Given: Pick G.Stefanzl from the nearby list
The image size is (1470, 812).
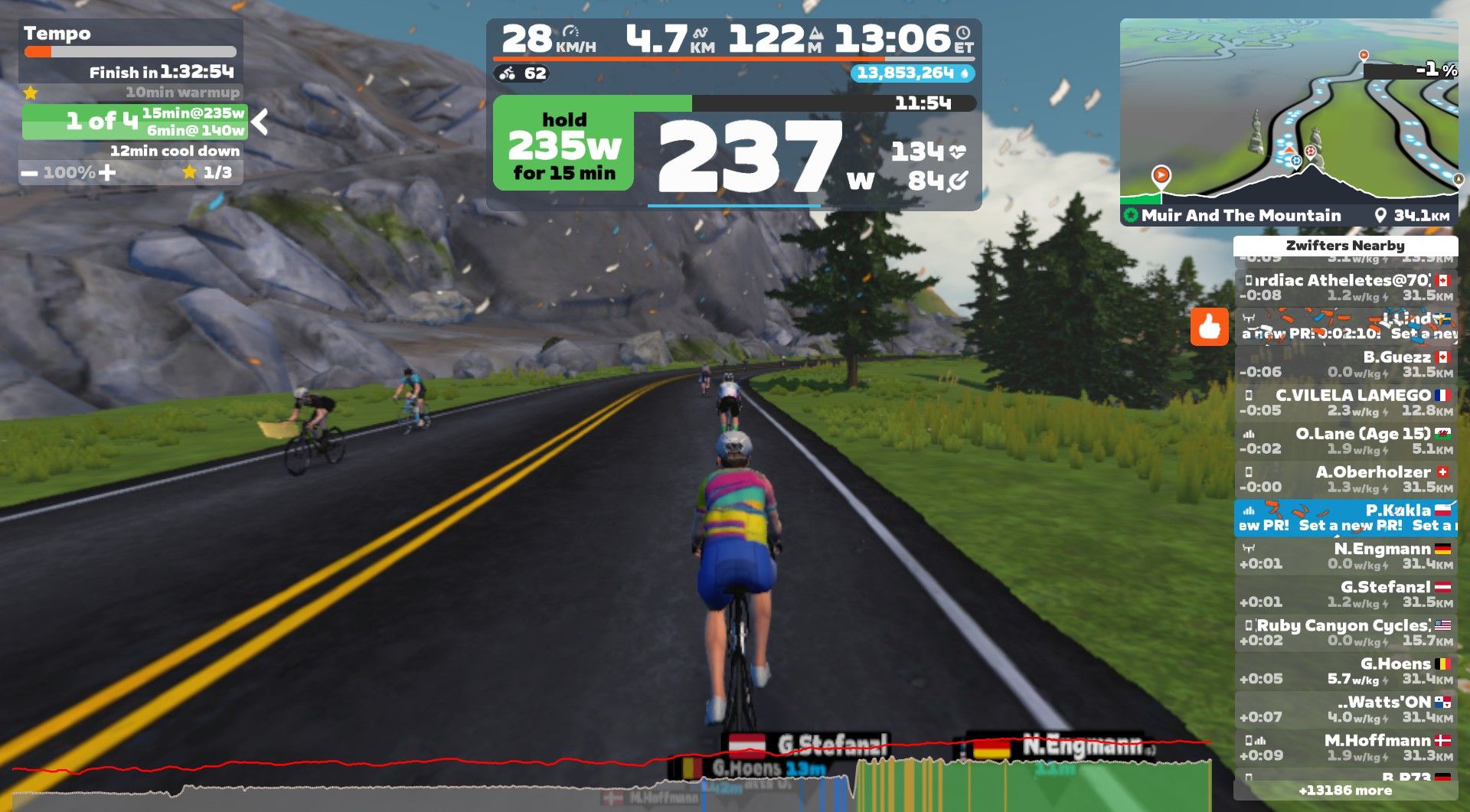Looking at the screenshot, I should coord(1345,594).
